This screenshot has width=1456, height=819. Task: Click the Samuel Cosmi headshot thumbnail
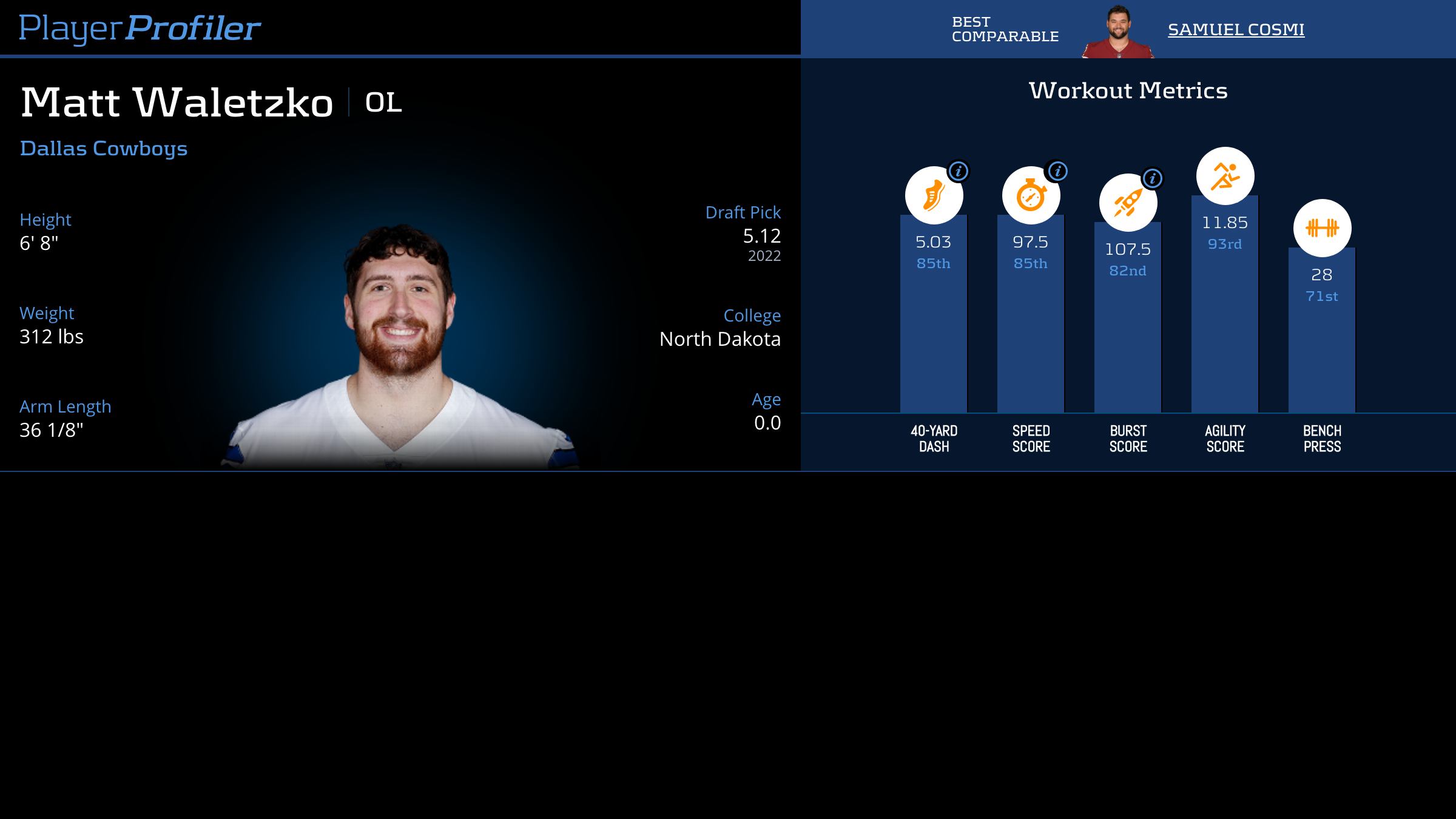point(1118,32)
